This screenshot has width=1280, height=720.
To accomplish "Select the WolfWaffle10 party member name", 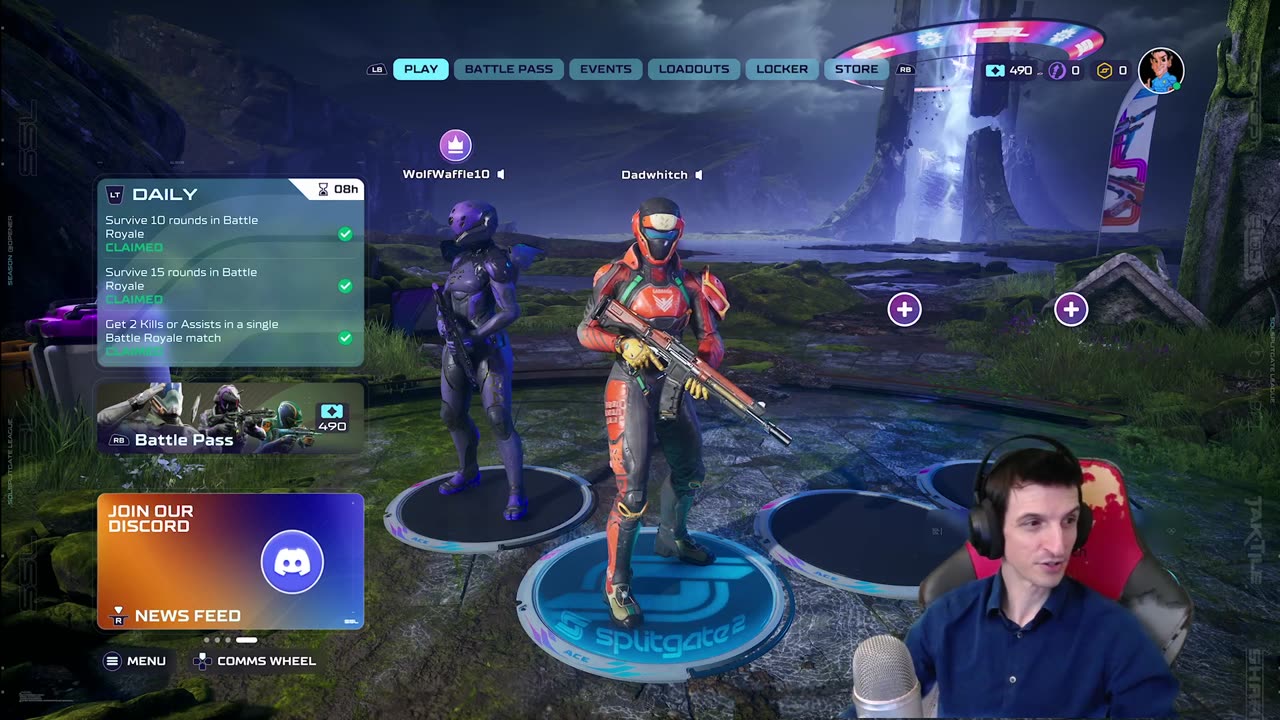I will [x=446, y=174].
